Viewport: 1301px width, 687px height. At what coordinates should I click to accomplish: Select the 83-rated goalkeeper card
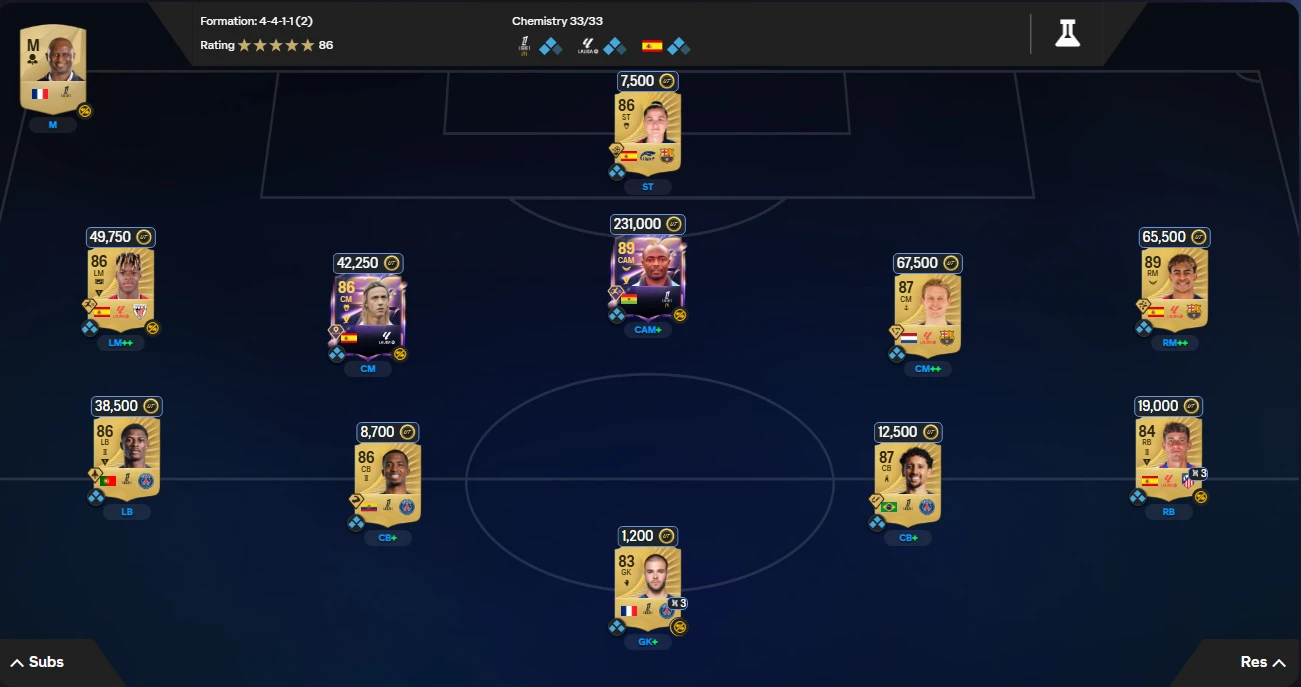click(x=648, y=587)
